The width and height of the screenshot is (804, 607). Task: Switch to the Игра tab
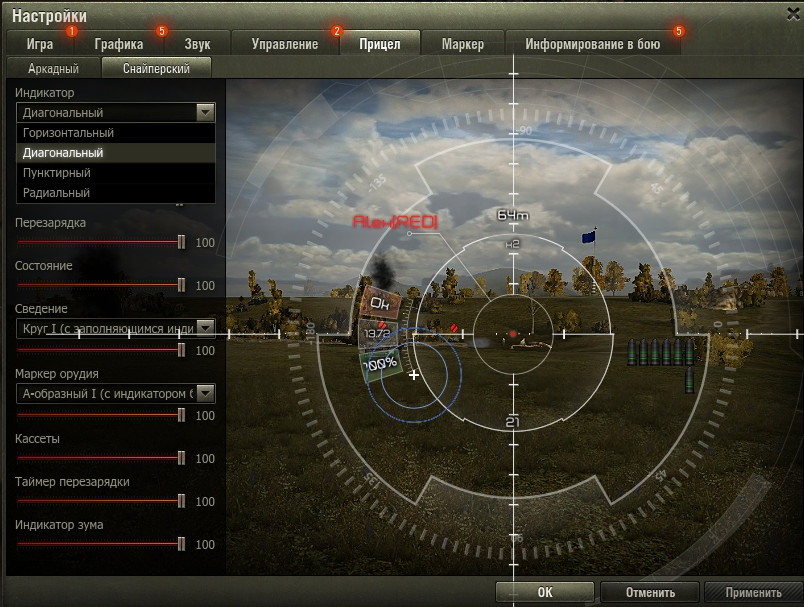(41, 44)
